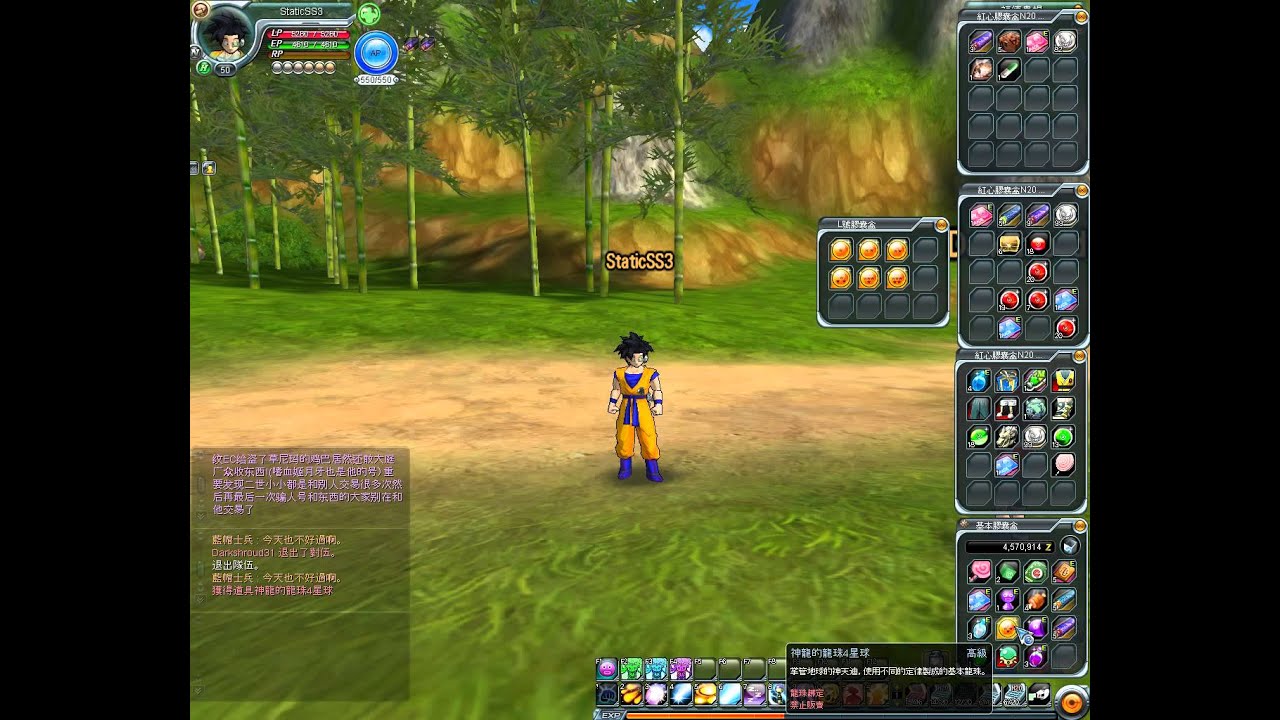Close the basic capsule bag panel
Screen dimensions: 1280x720
(1080, 525)
